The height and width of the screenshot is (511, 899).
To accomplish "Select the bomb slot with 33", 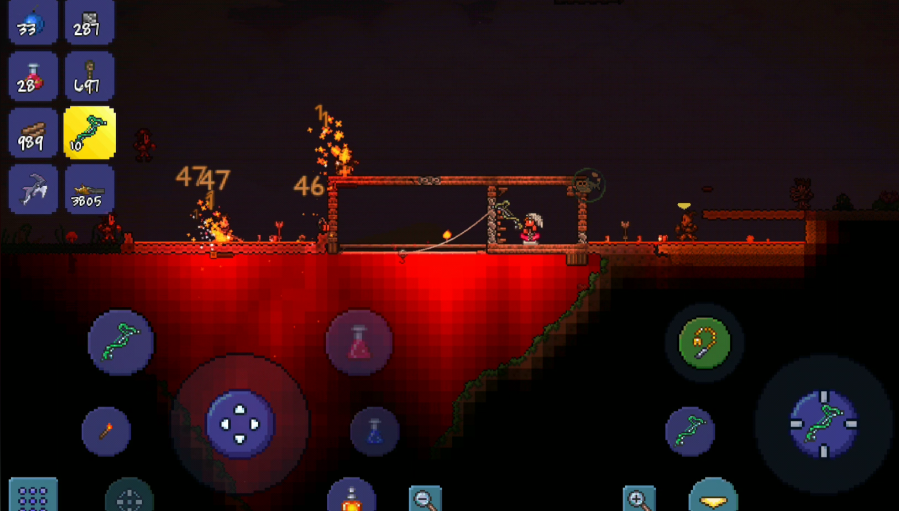I will click(x=33, y=22).
